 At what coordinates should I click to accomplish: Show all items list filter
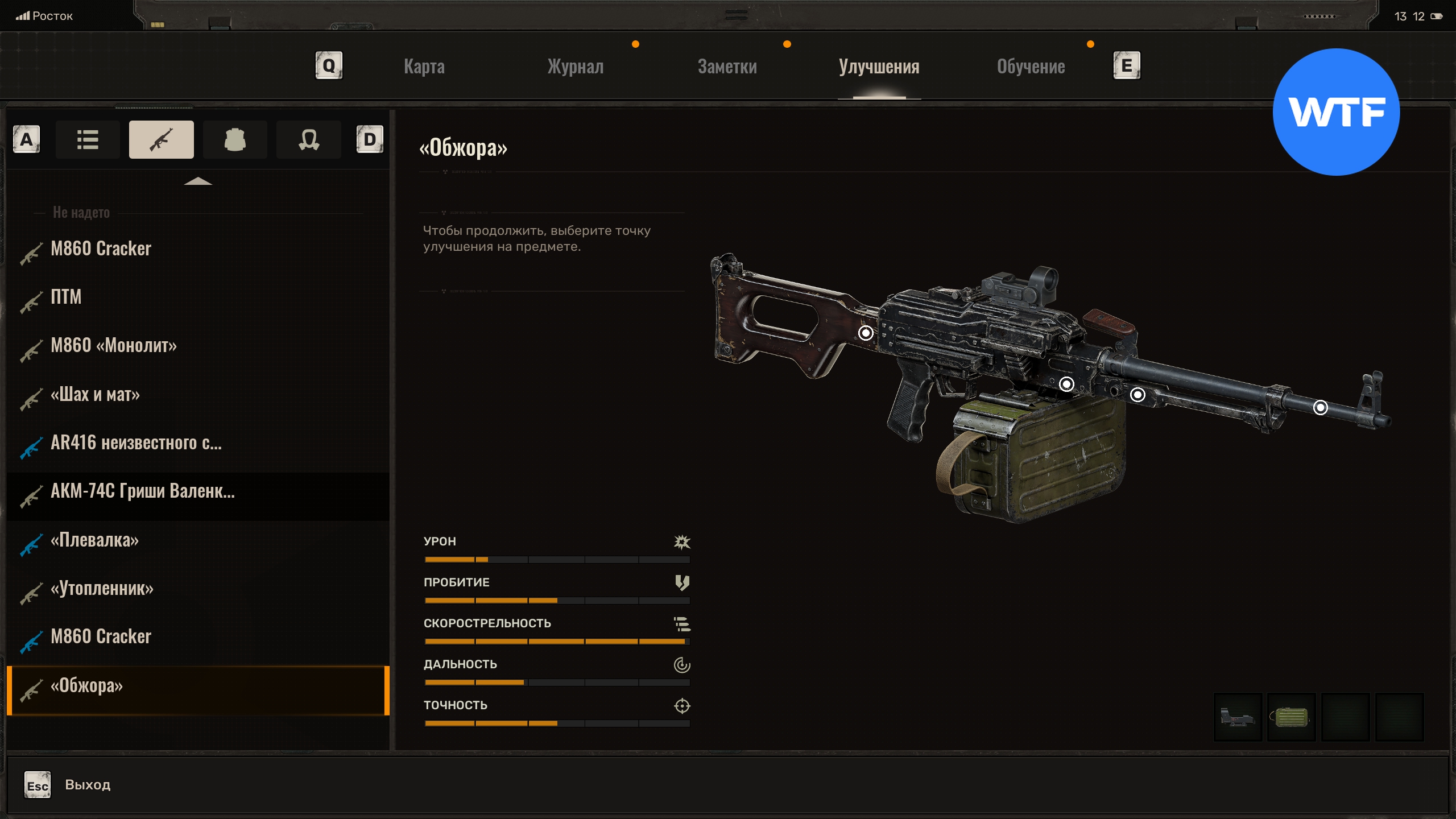[88, 139]
